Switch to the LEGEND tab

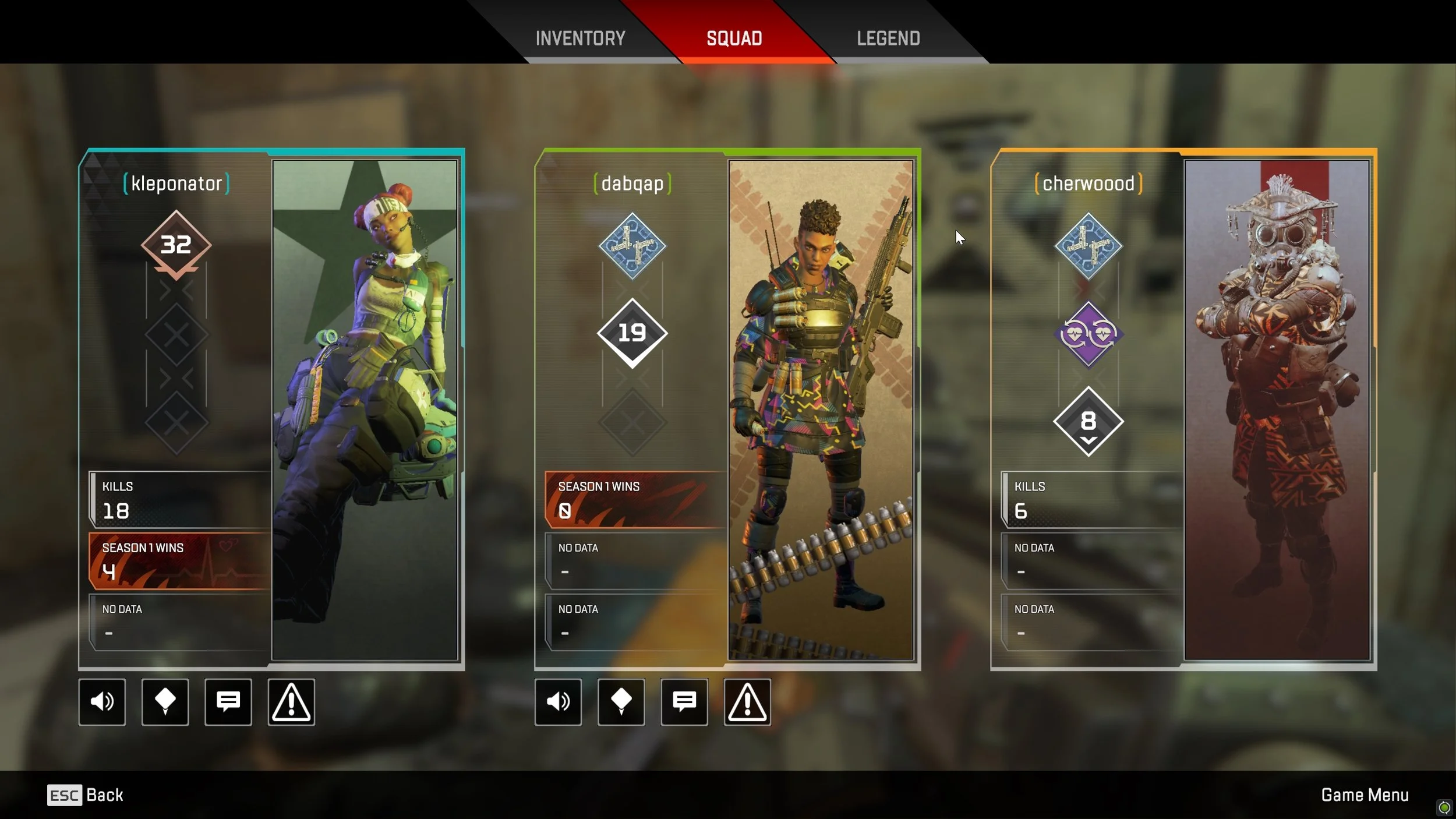(x=888, y=38)
